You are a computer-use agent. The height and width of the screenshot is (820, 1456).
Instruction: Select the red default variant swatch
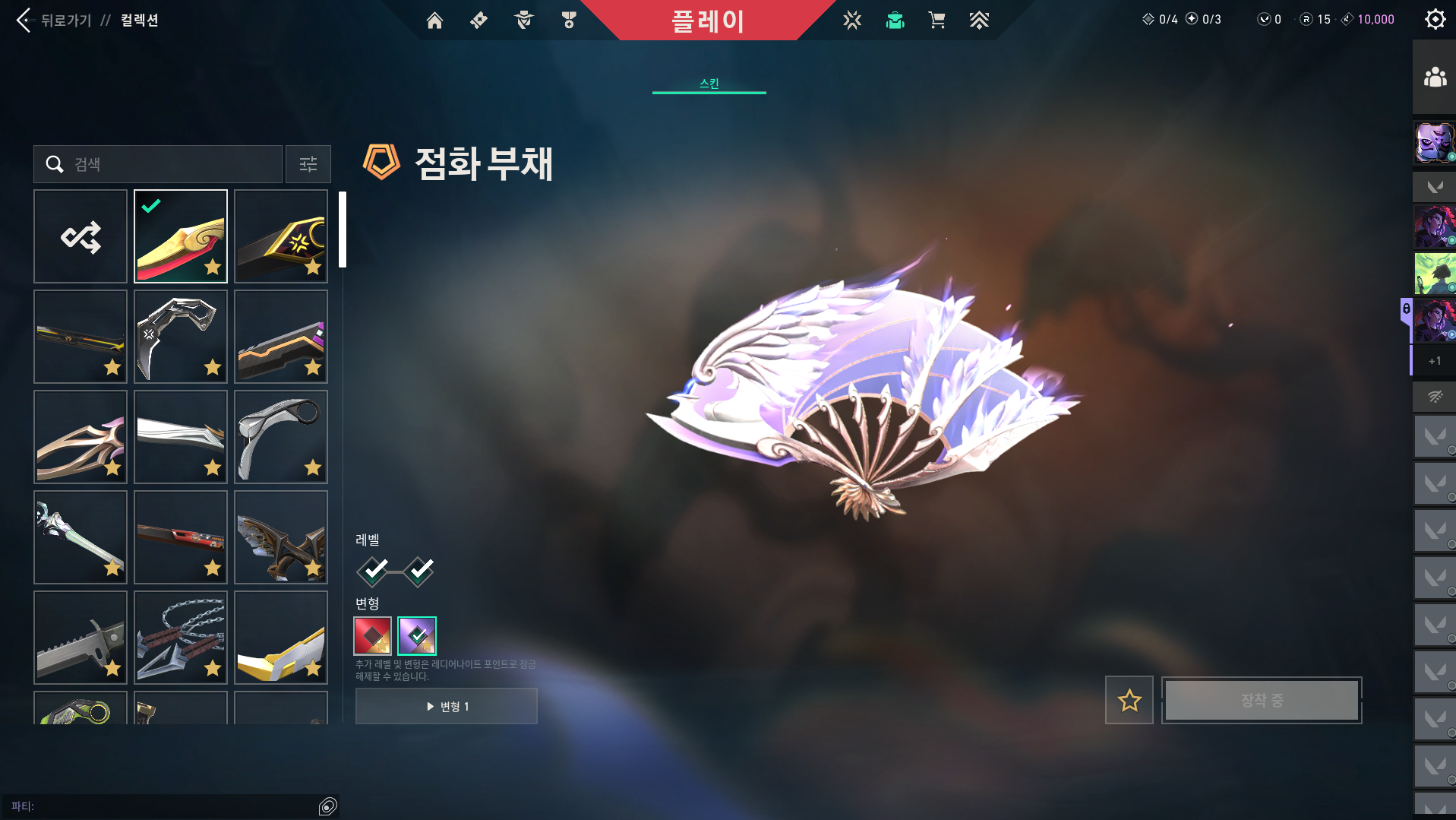click(x=372, y=636)
